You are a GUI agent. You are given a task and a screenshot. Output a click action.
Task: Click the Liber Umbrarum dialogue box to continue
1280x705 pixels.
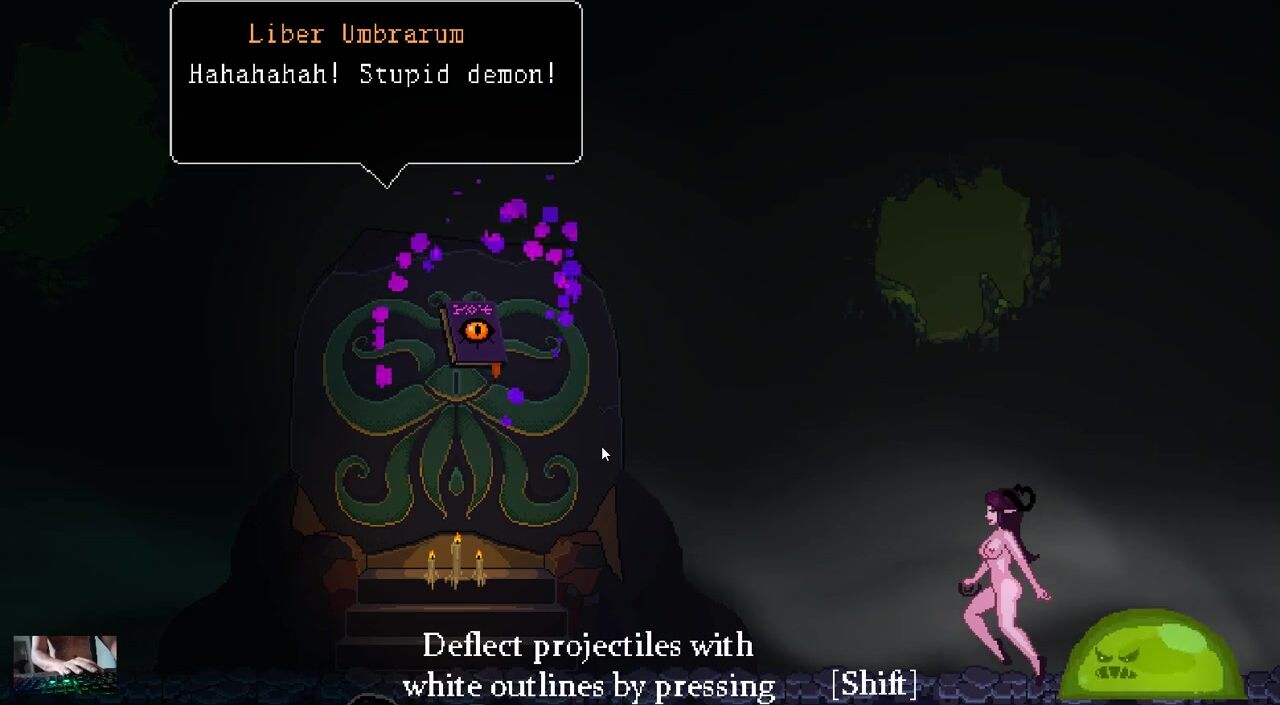(x=376, y=82)
